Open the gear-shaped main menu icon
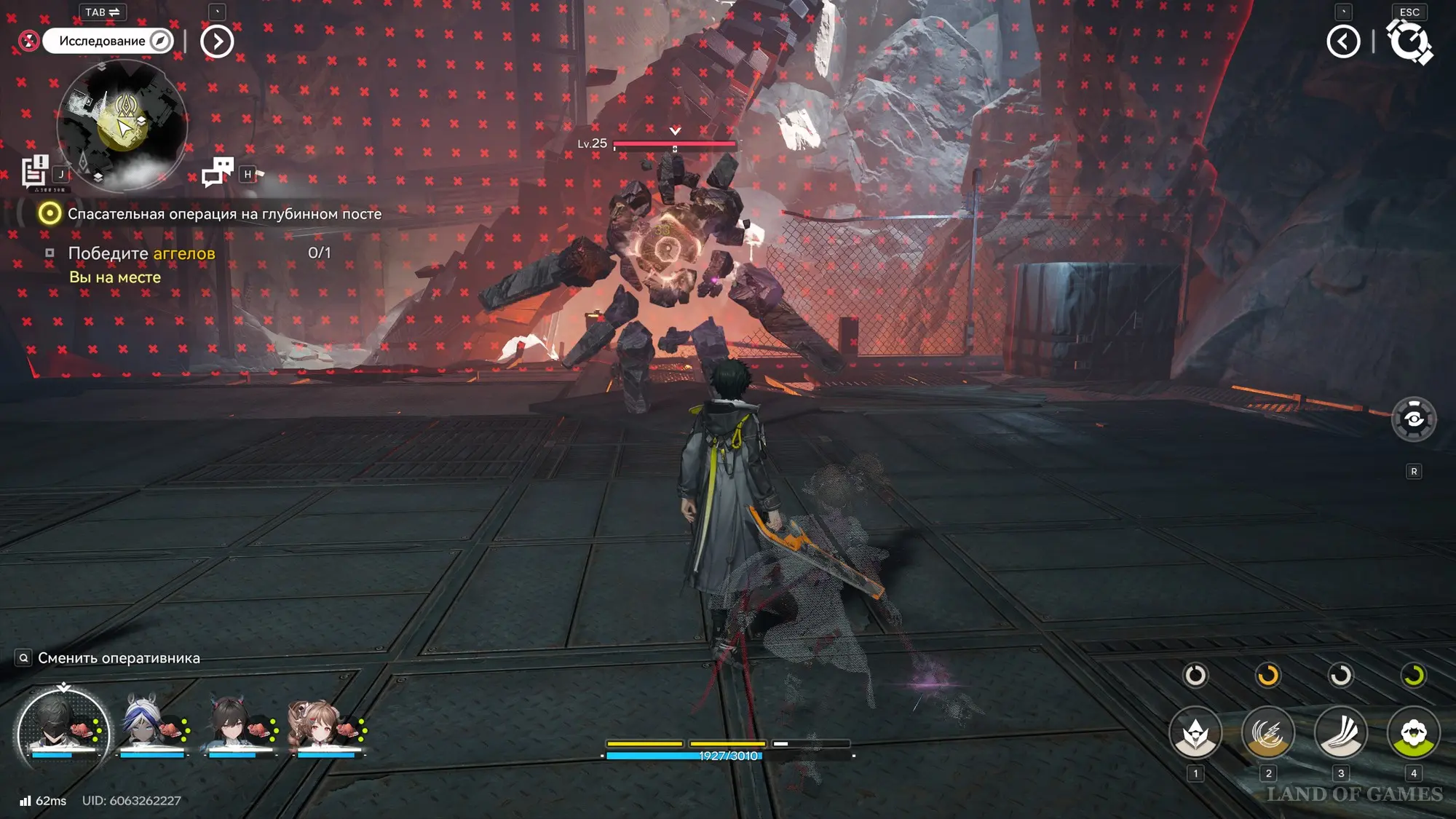Image resolution: width=1456 pixels, height=819 pixels. click(1410, 41)
